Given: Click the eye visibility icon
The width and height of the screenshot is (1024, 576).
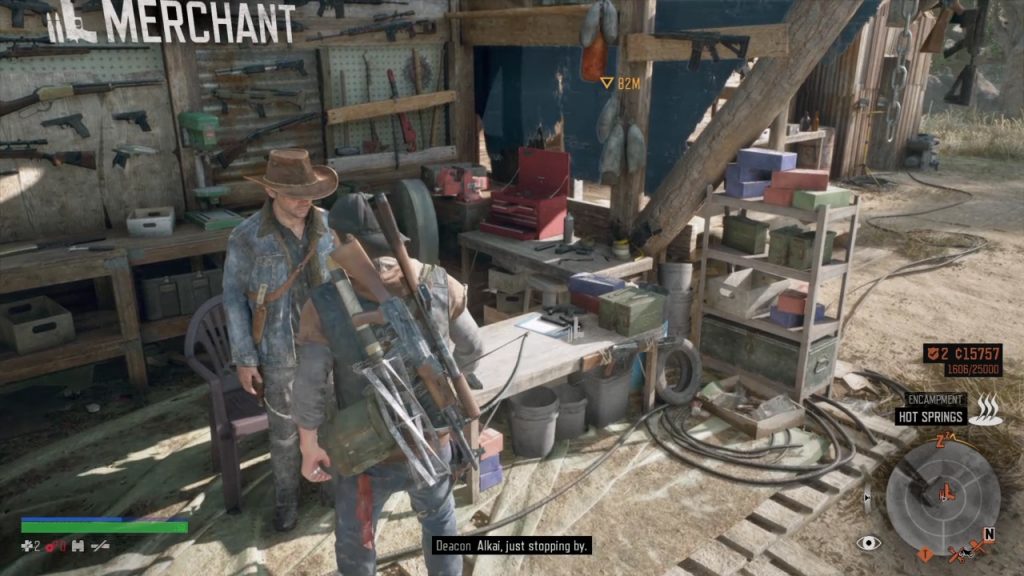Looking at the screenshot, I should coord(869,543).
